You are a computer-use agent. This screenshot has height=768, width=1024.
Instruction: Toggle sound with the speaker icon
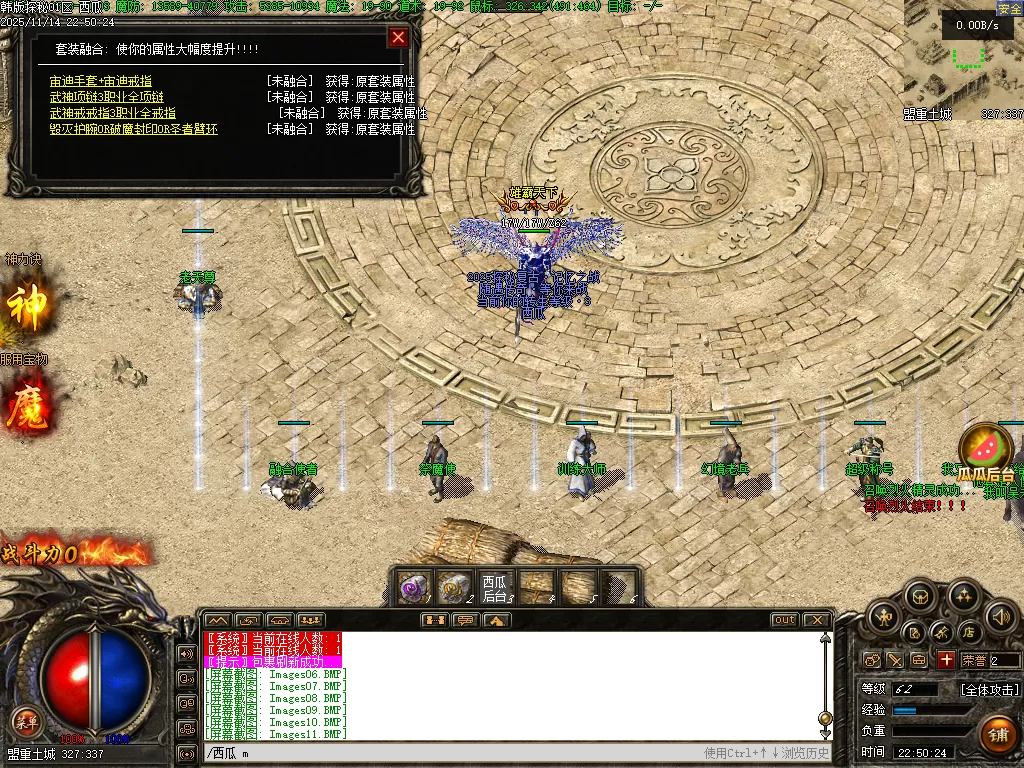[x=1000, y=617]
